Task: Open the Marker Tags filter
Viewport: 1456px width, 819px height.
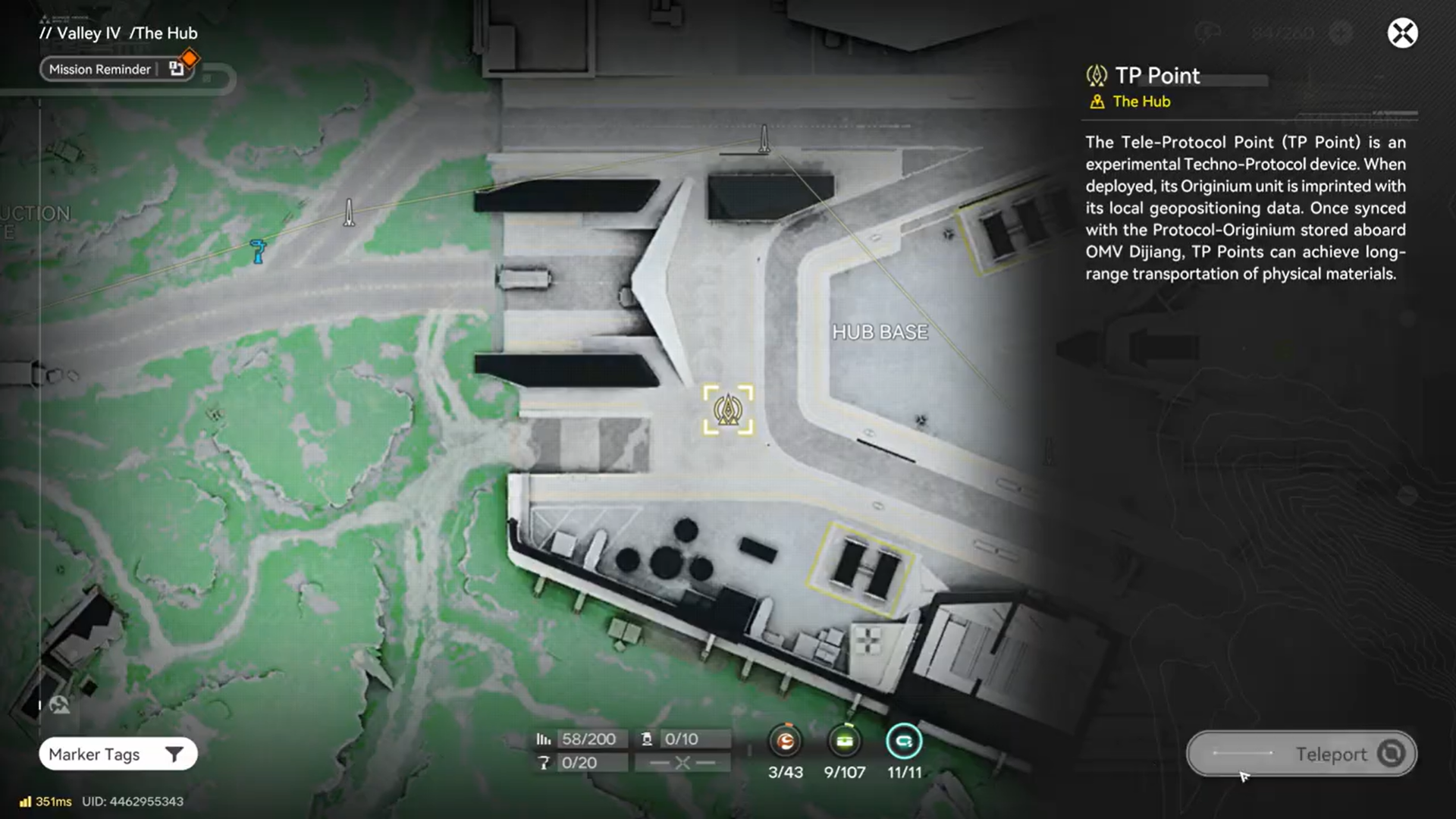Action: coord(118,754)
